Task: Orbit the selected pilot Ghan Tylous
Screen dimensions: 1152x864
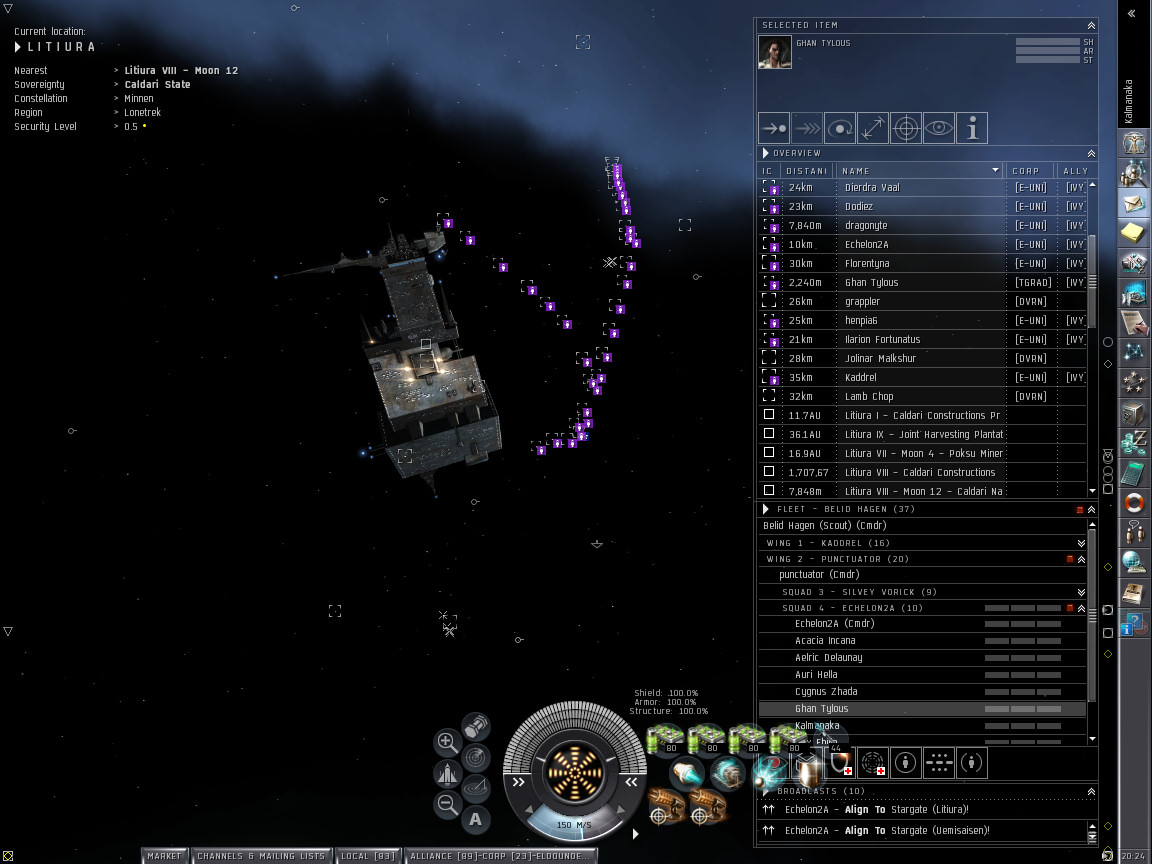Action: coord(840,128)
